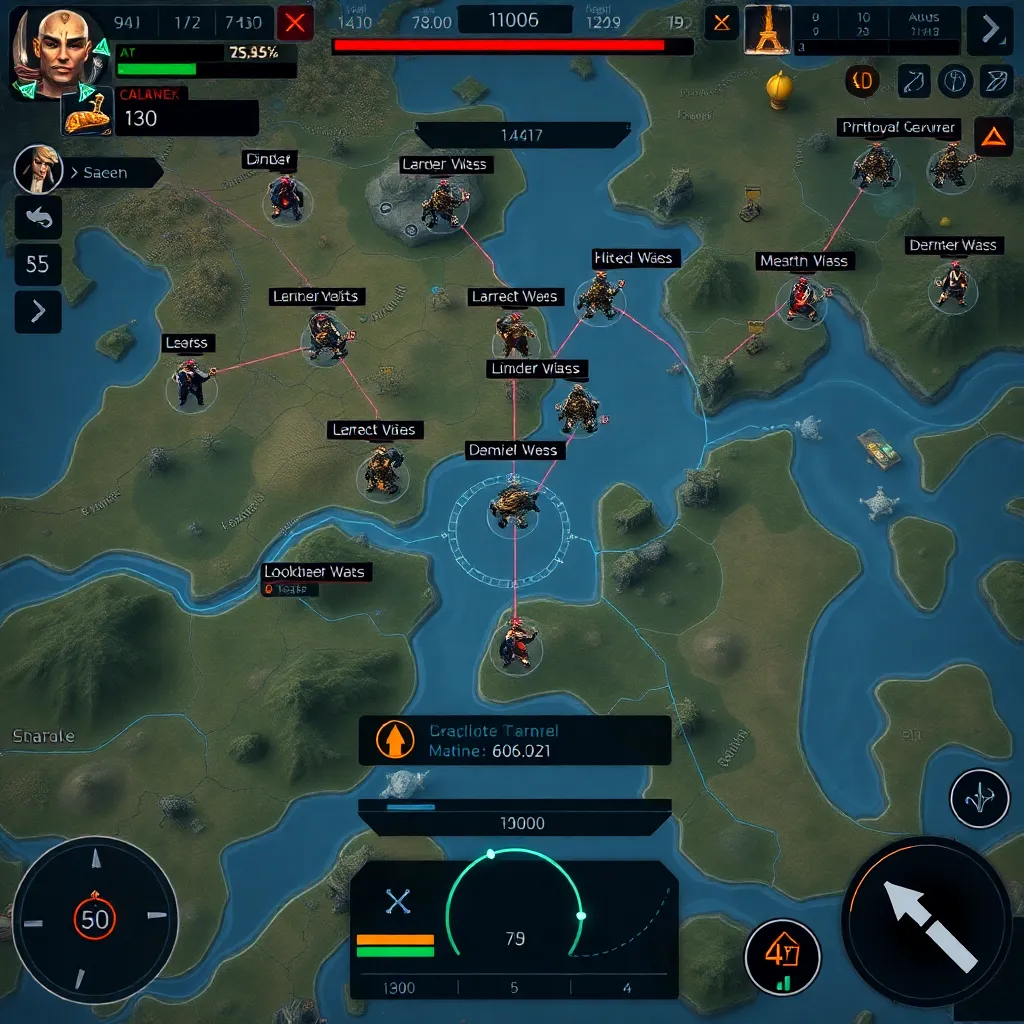Screen dimensions: 1024x1024
Task: Activate the crossed swords icon
Action: point(398,903)
